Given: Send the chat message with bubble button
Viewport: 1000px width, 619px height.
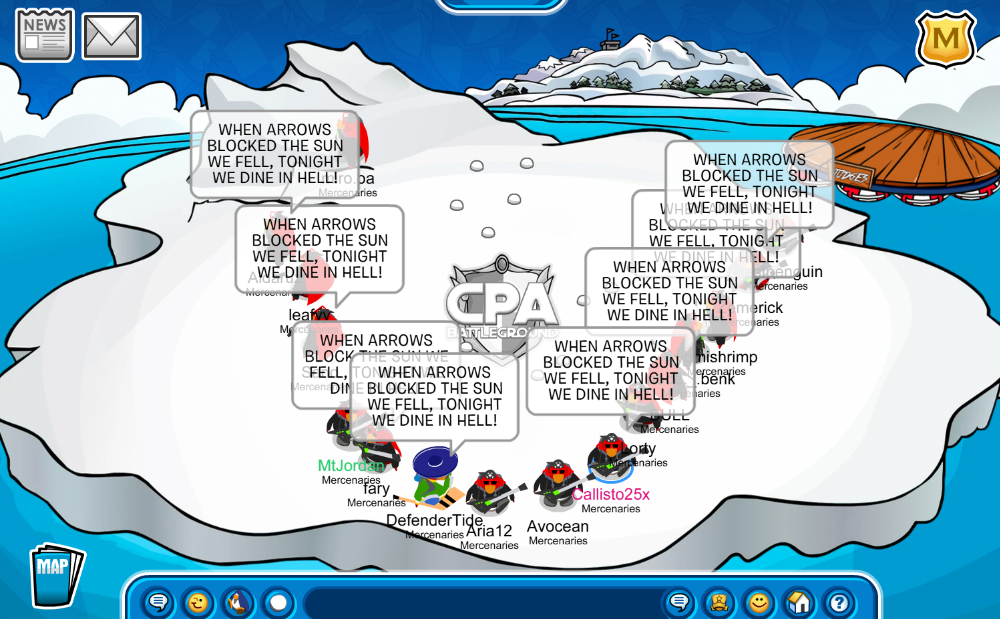Looking at the screenshot, I should pyautogui.click(x=680, y=602).
